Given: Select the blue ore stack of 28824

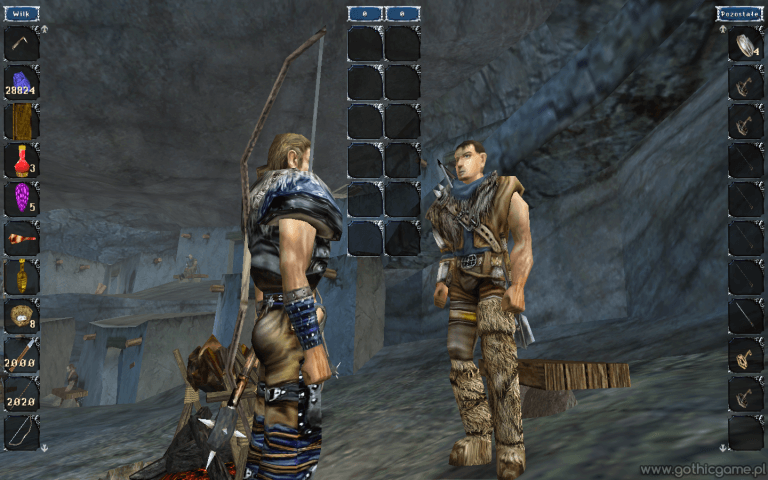Looking at the screenshot, I should point(21,82).
